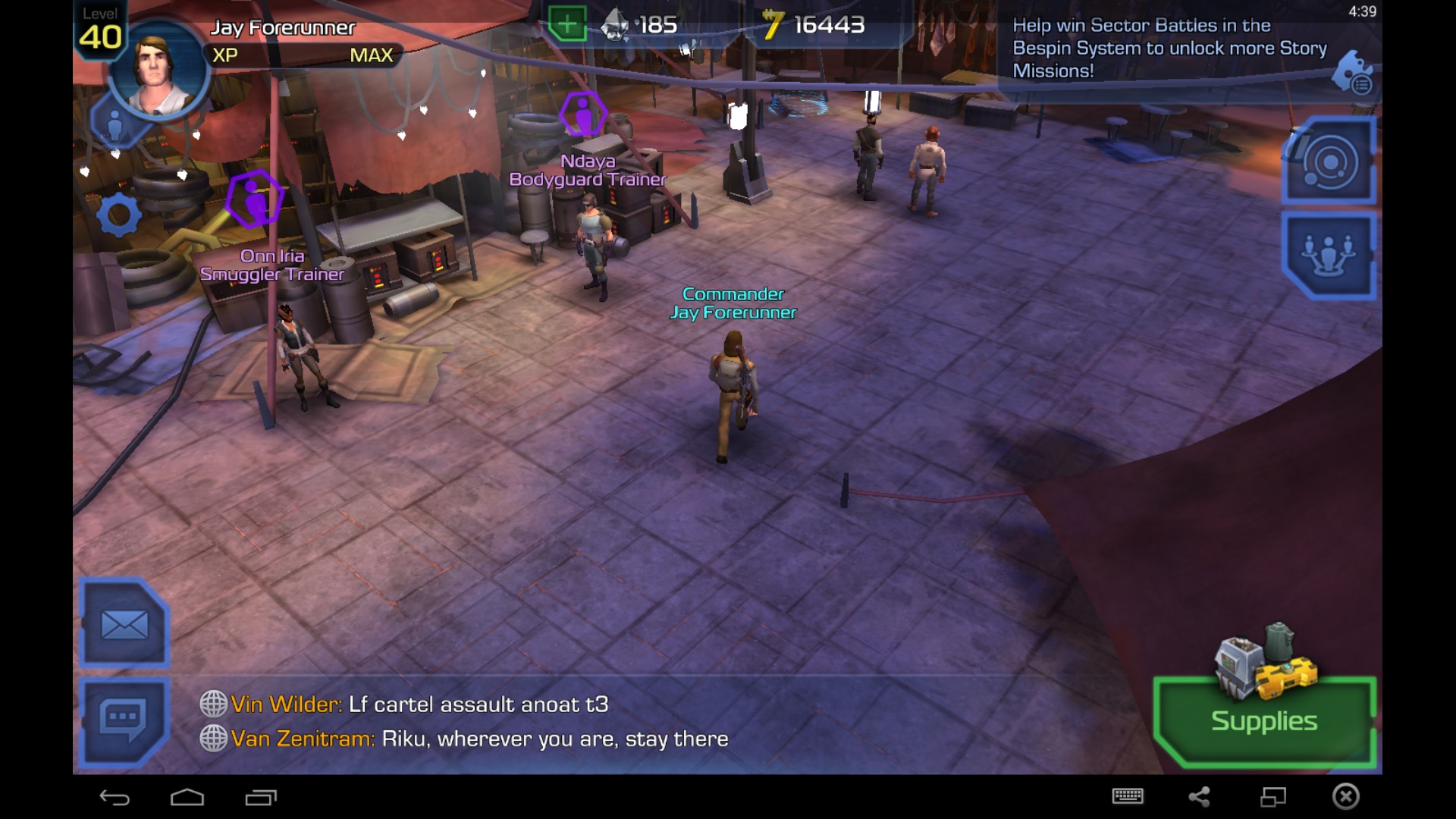This screenshot has width=1456, height=819.
Task: Click Vin Wilder's chat message
Action: pos(419,704)
